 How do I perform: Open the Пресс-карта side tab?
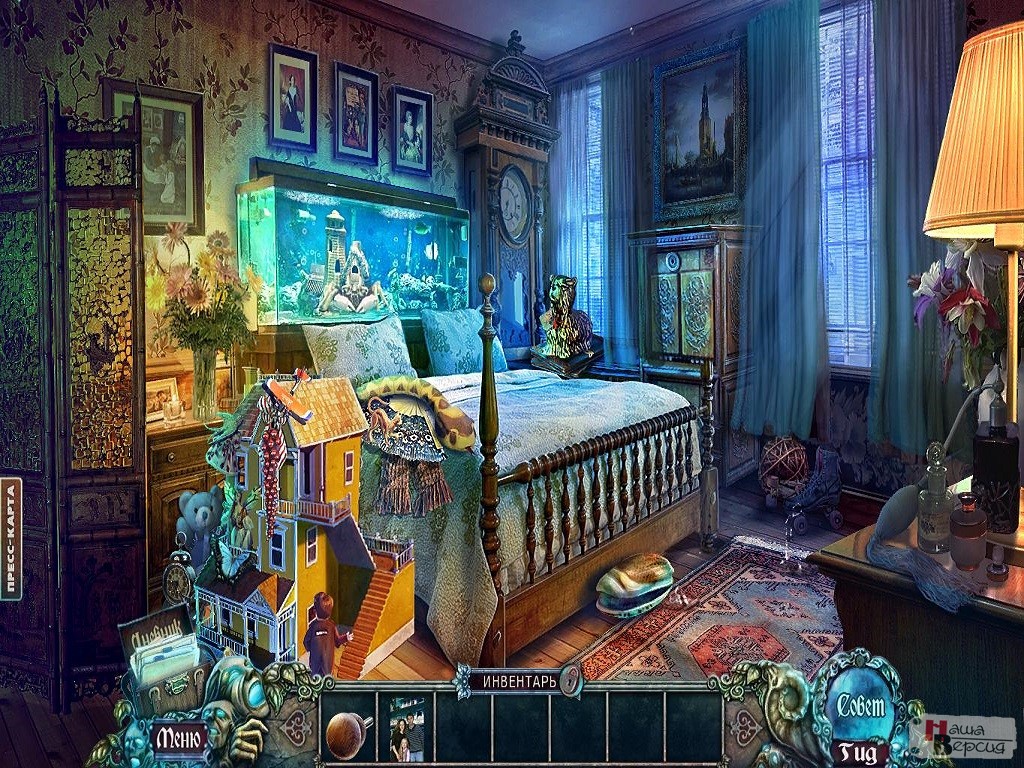tap(11, 538)
